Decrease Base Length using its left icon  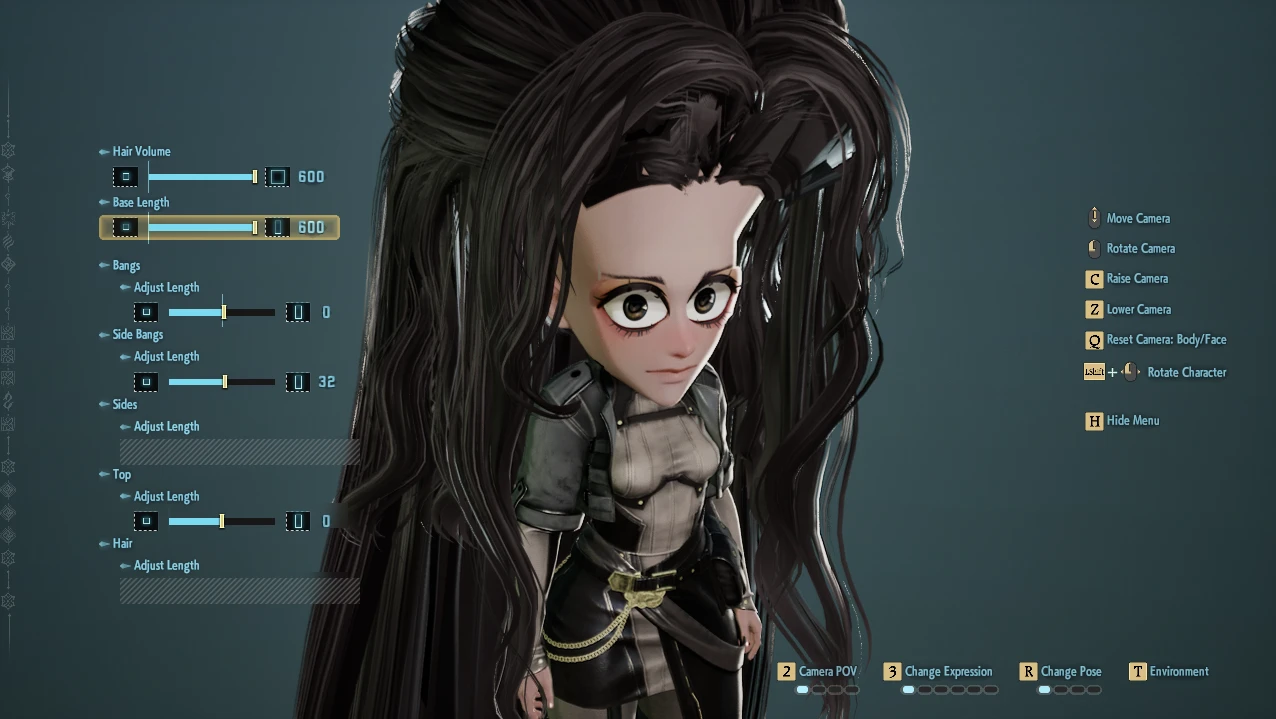126,227
